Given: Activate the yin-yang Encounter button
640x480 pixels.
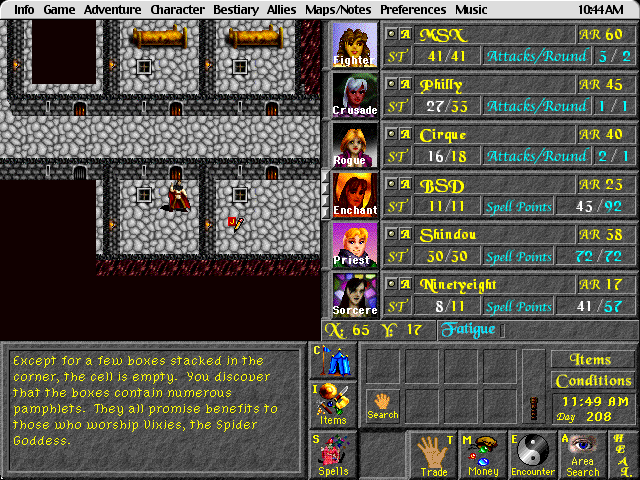Looking at the screenshot, I should 533,455.
